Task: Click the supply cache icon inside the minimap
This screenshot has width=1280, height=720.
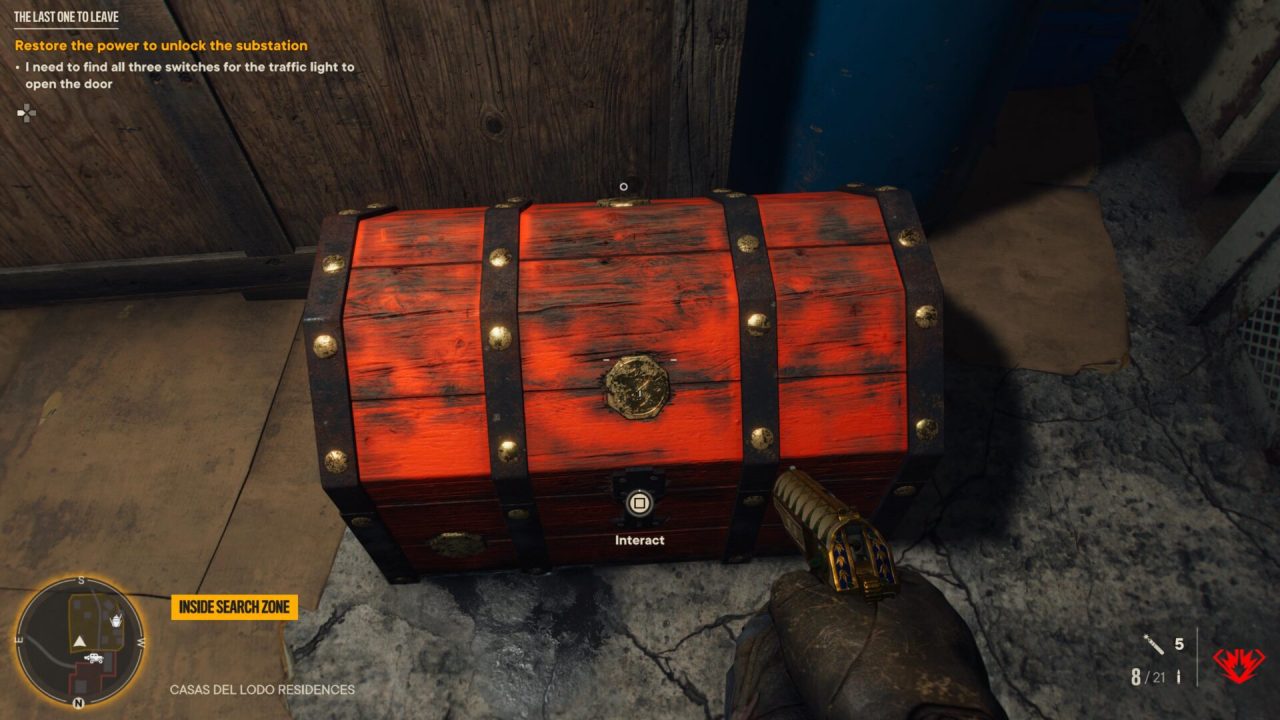Action: tap(117, 621)
